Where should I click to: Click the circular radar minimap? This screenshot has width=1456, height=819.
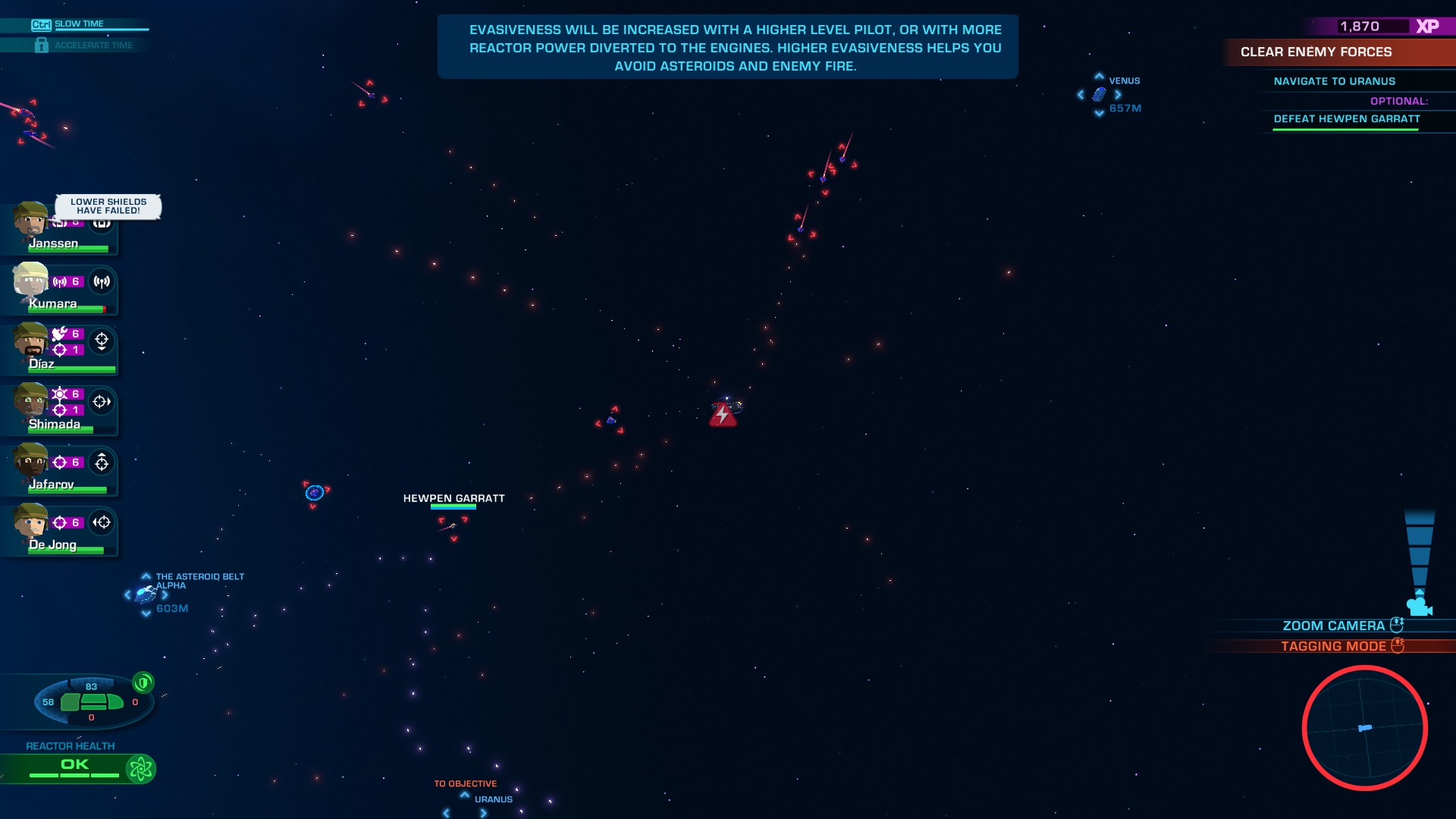pyautogui.click(x=1364, y=728)
